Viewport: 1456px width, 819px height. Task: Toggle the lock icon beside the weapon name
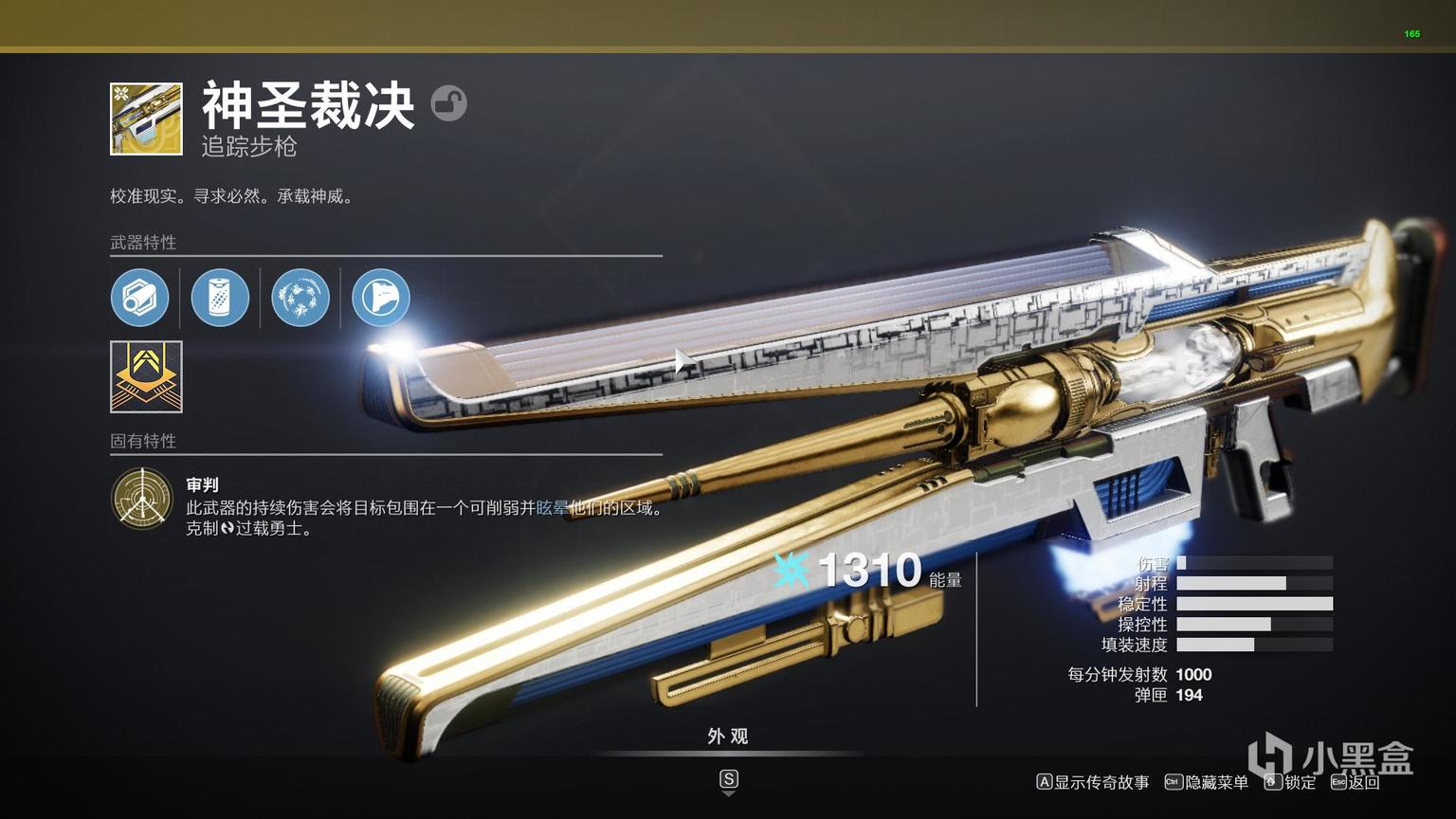[x=449, y=103]
